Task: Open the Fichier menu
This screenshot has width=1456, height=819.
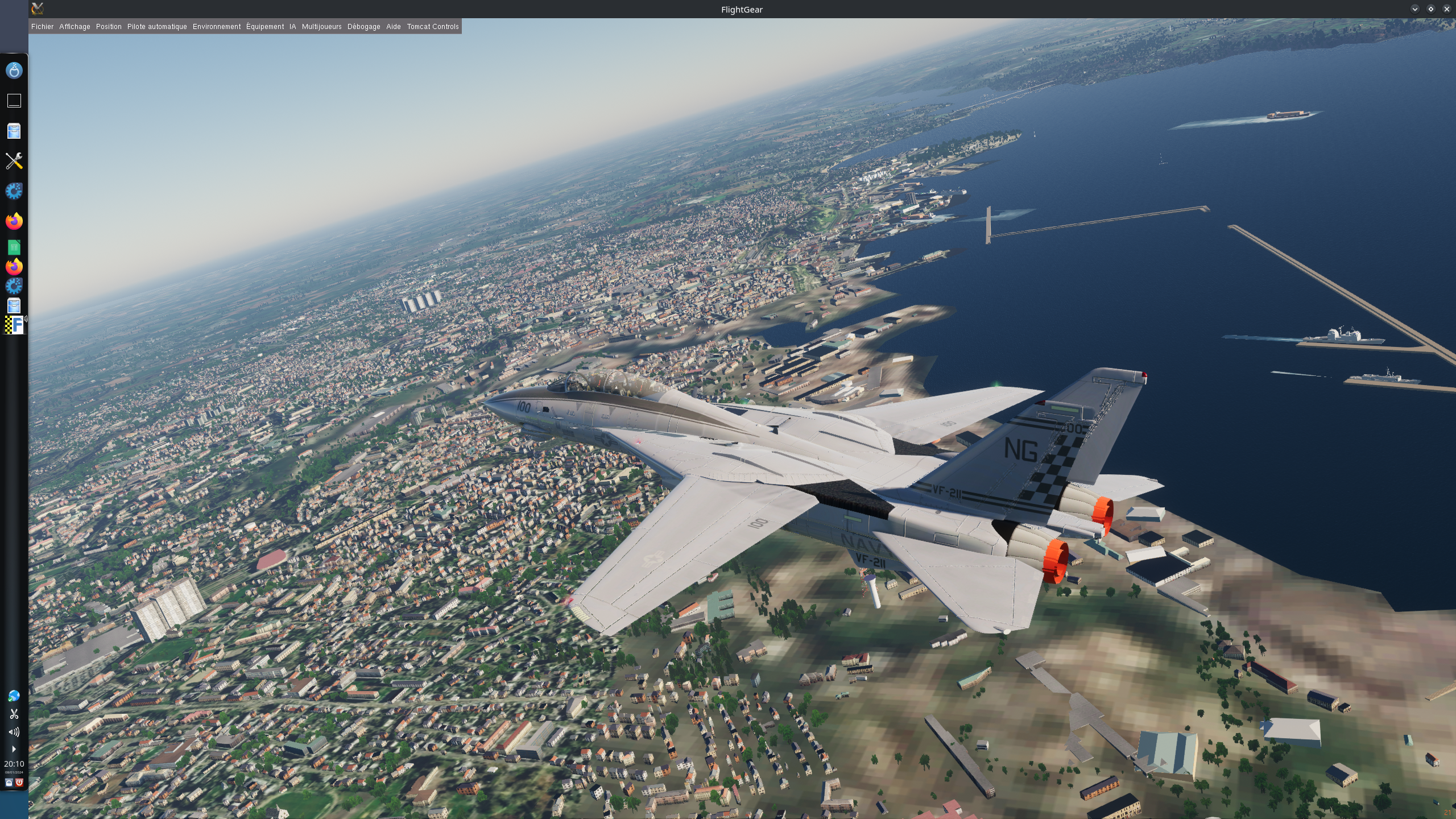Action: (x=42, y=27)
